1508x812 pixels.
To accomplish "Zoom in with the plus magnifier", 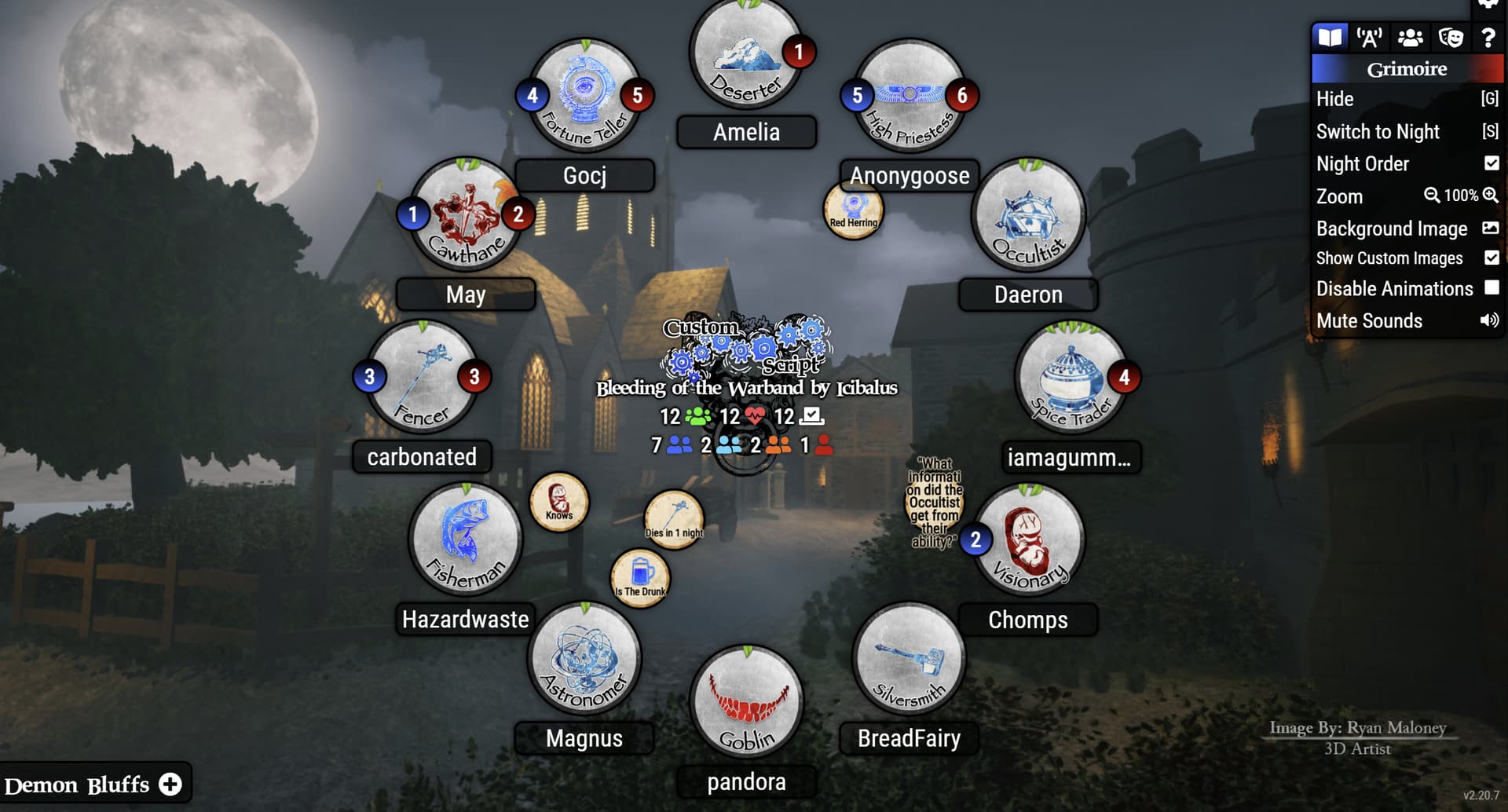I will [1491, 196].
